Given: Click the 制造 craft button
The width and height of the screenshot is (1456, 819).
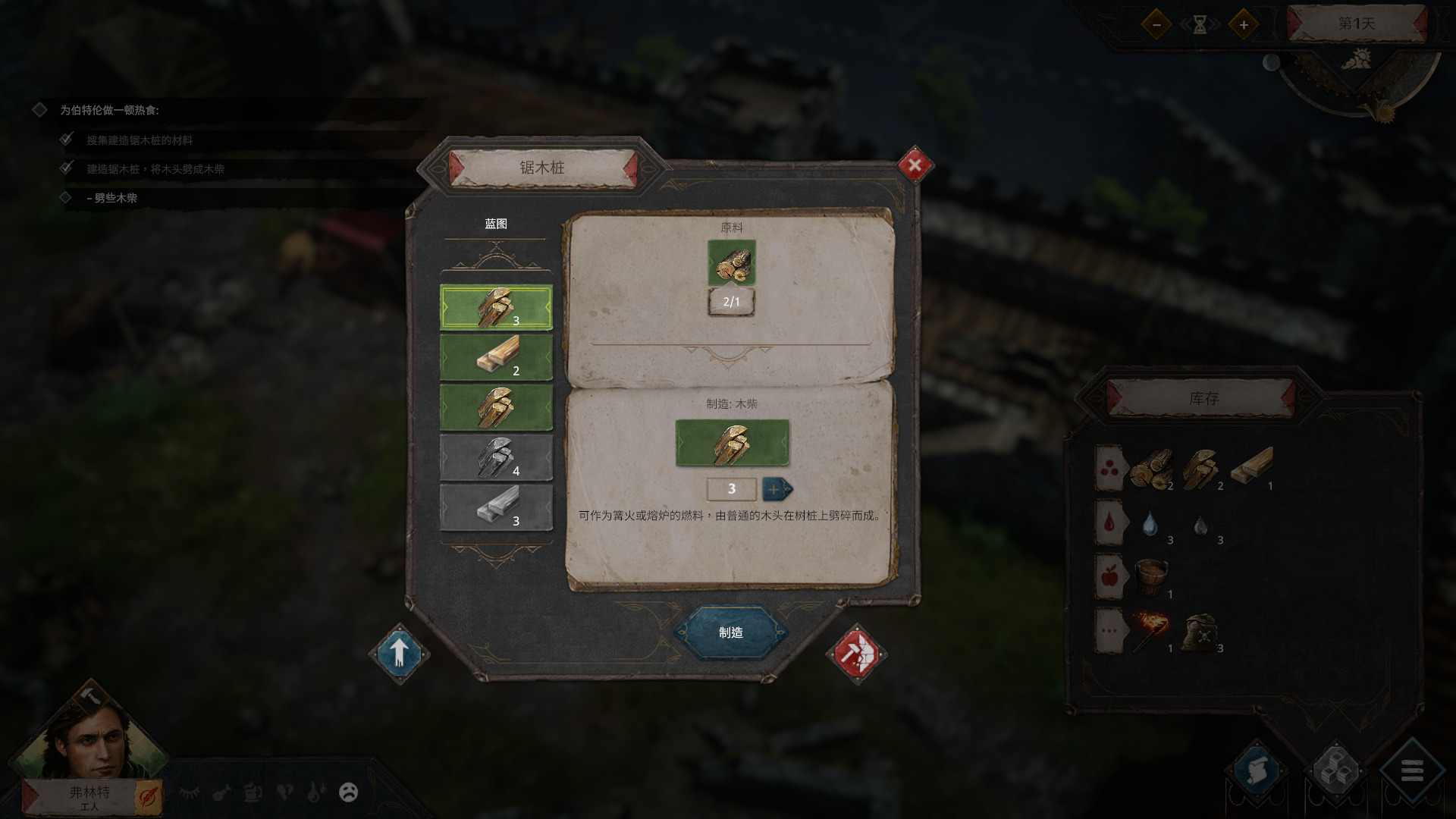Looking at the screenshot, I should pos(730,632).
